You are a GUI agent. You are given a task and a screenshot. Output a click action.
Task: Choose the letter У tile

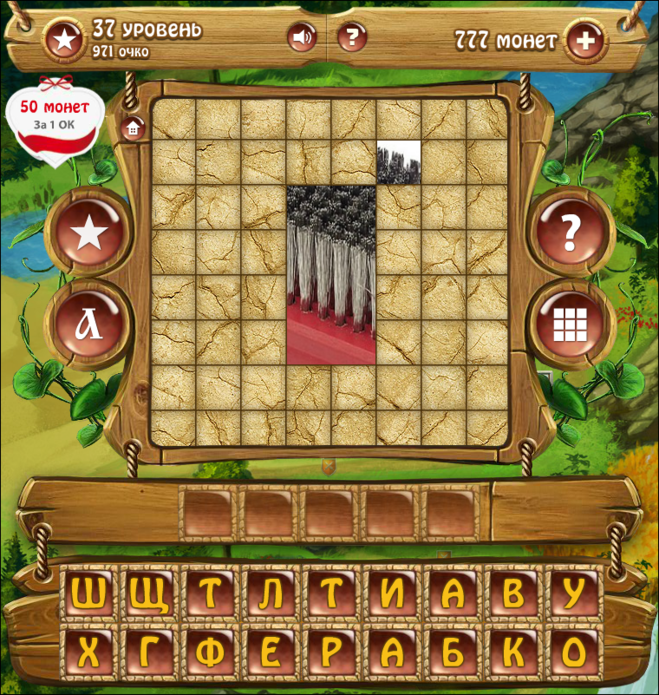[x=573, y=595]
